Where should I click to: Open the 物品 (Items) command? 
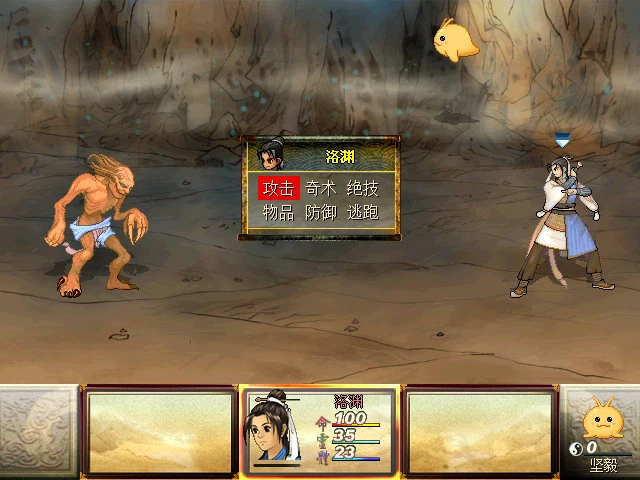[x=279, y=212]
